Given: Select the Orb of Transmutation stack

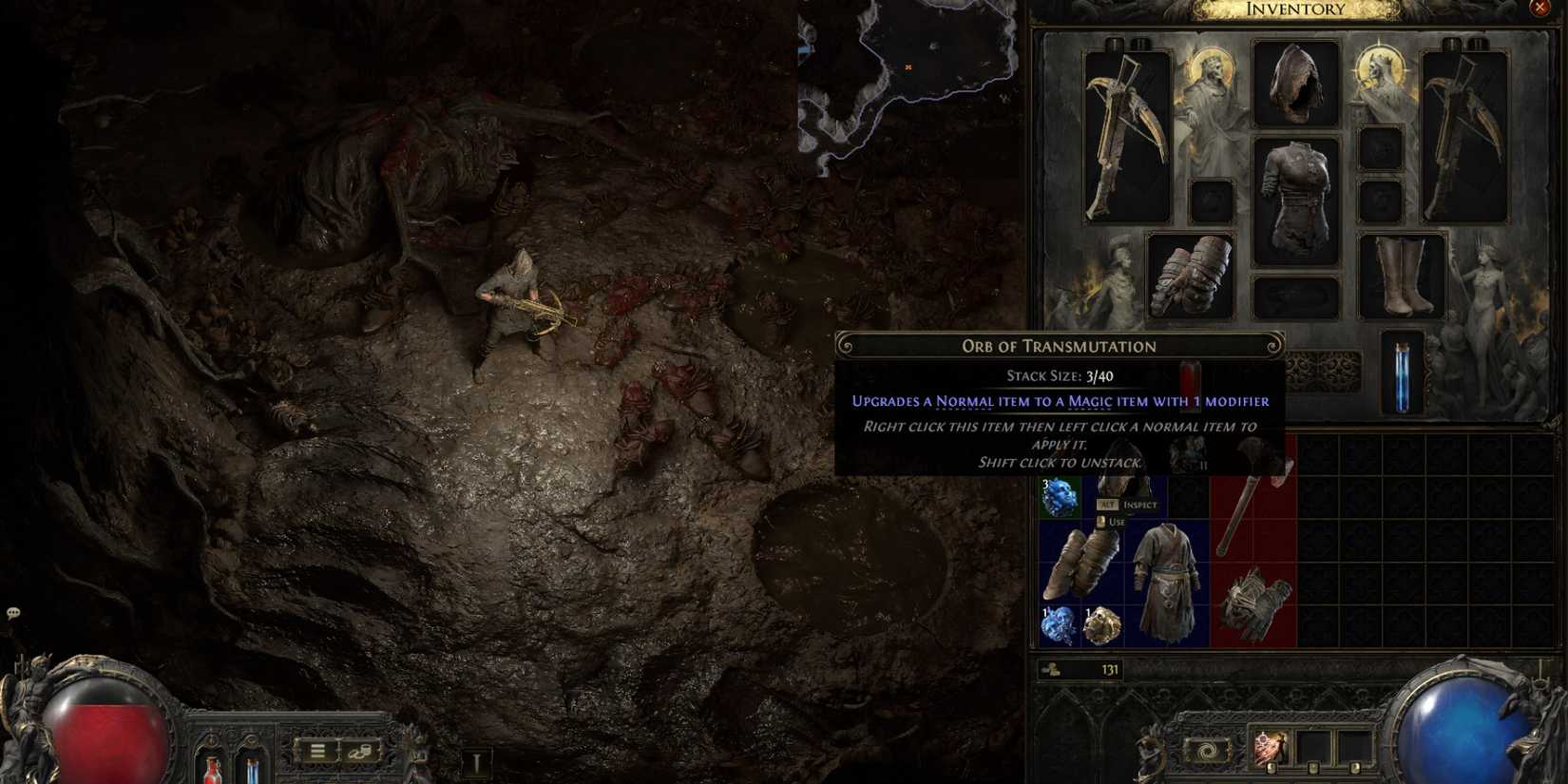Looking at the screenshot, I should click(1061, 495).
